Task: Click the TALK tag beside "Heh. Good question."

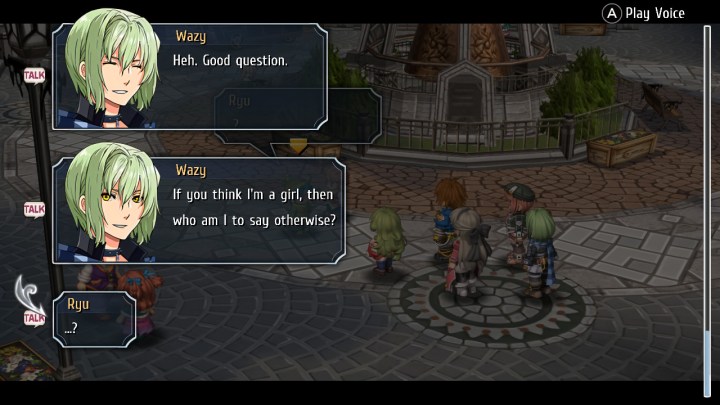Action: (x=34, y=75)
